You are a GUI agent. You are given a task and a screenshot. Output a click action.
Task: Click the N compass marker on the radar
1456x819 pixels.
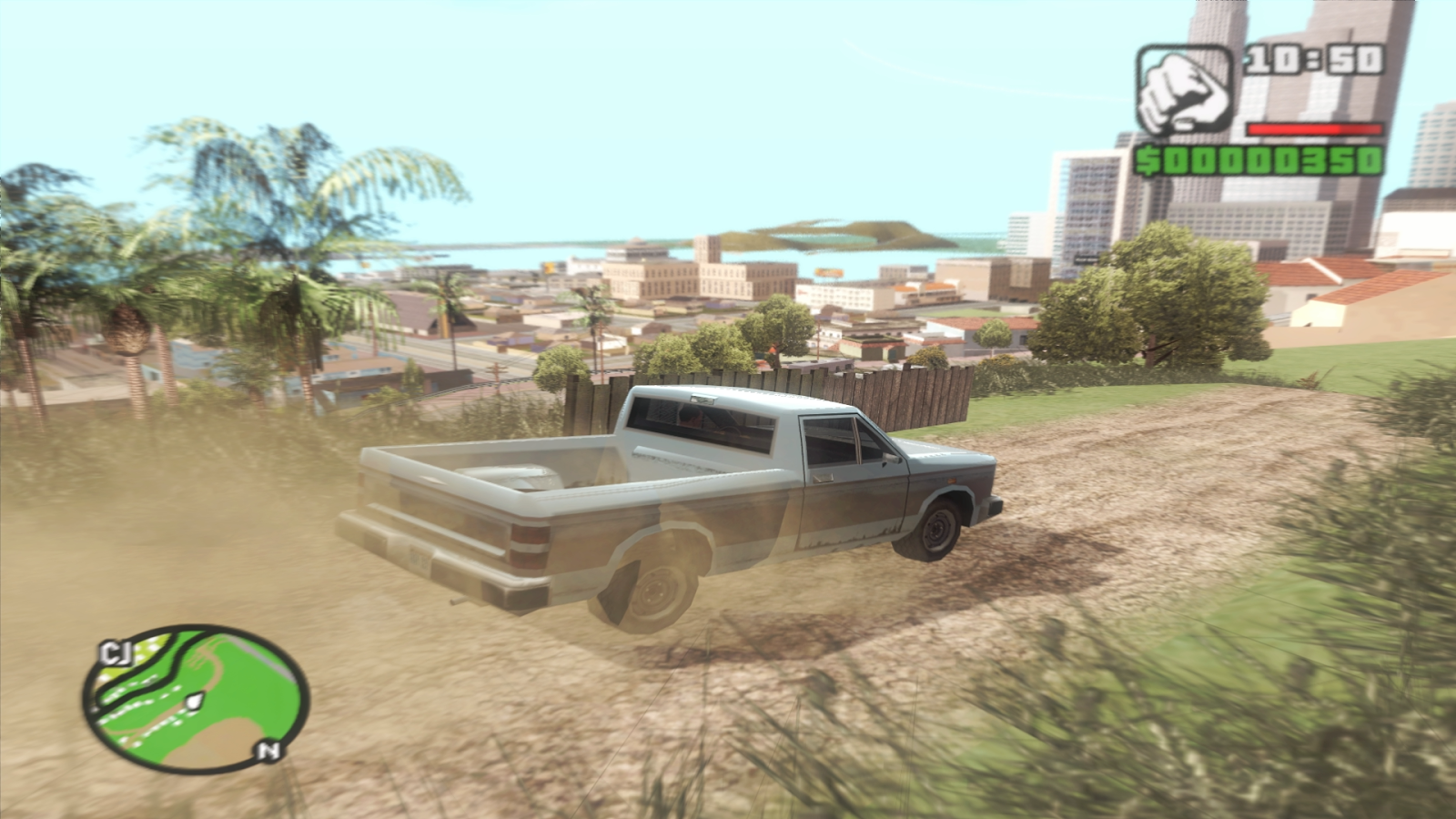[265, 748]
